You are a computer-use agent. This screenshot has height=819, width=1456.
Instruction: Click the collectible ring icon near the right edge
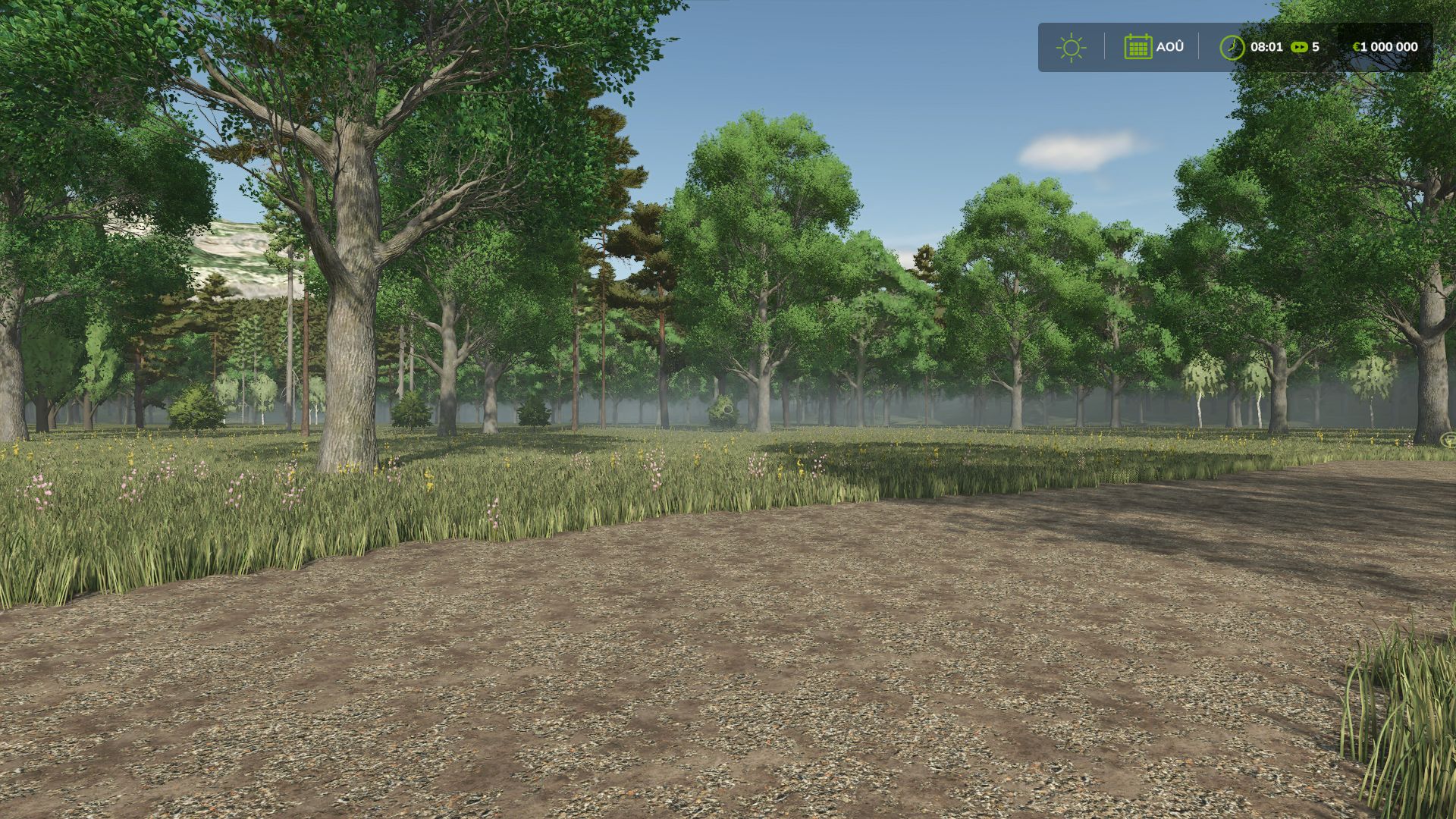[1449, 440]
